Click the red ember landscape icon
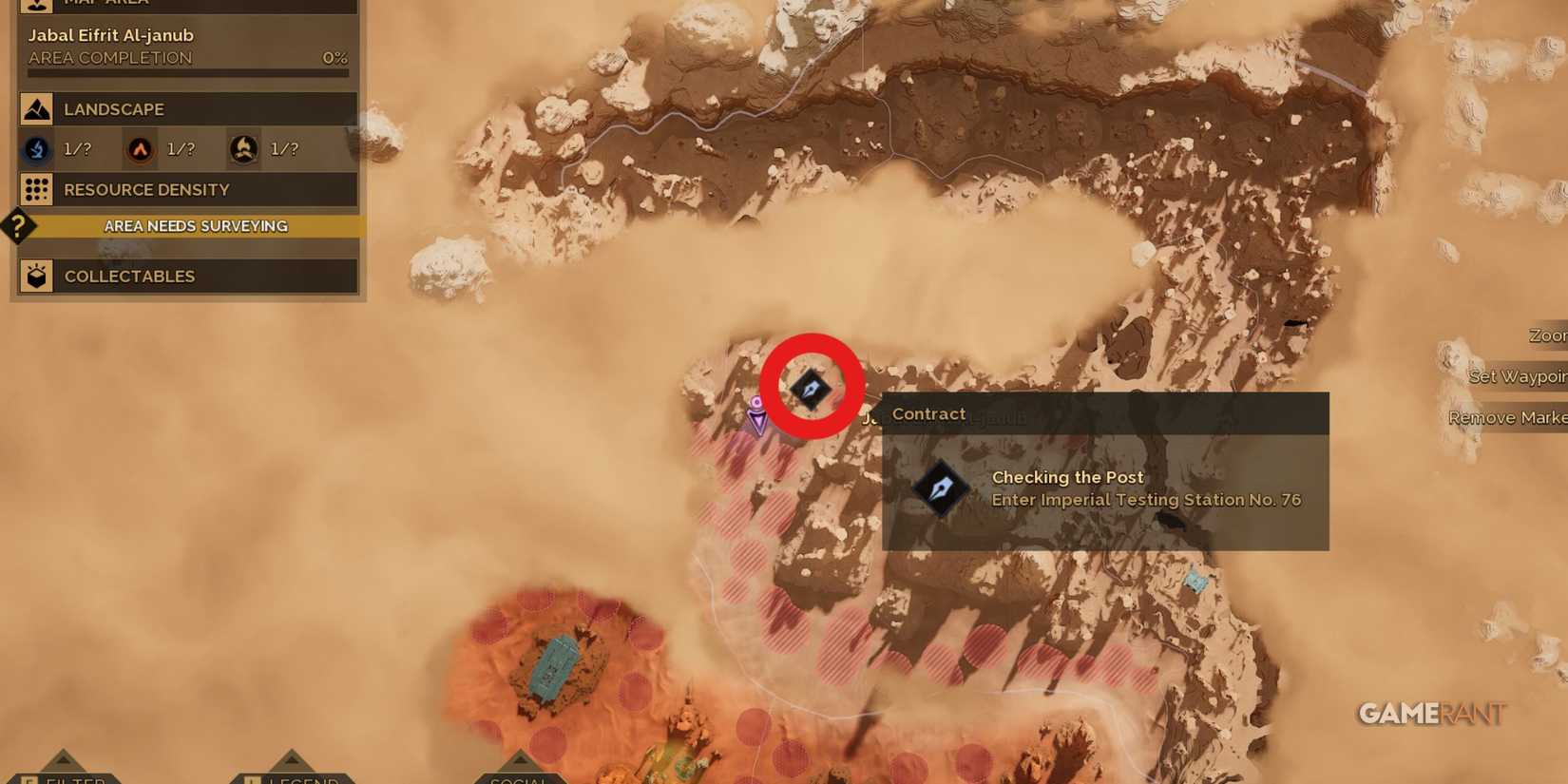This screenshot has height=784, width=1568. tap(140, 149)
